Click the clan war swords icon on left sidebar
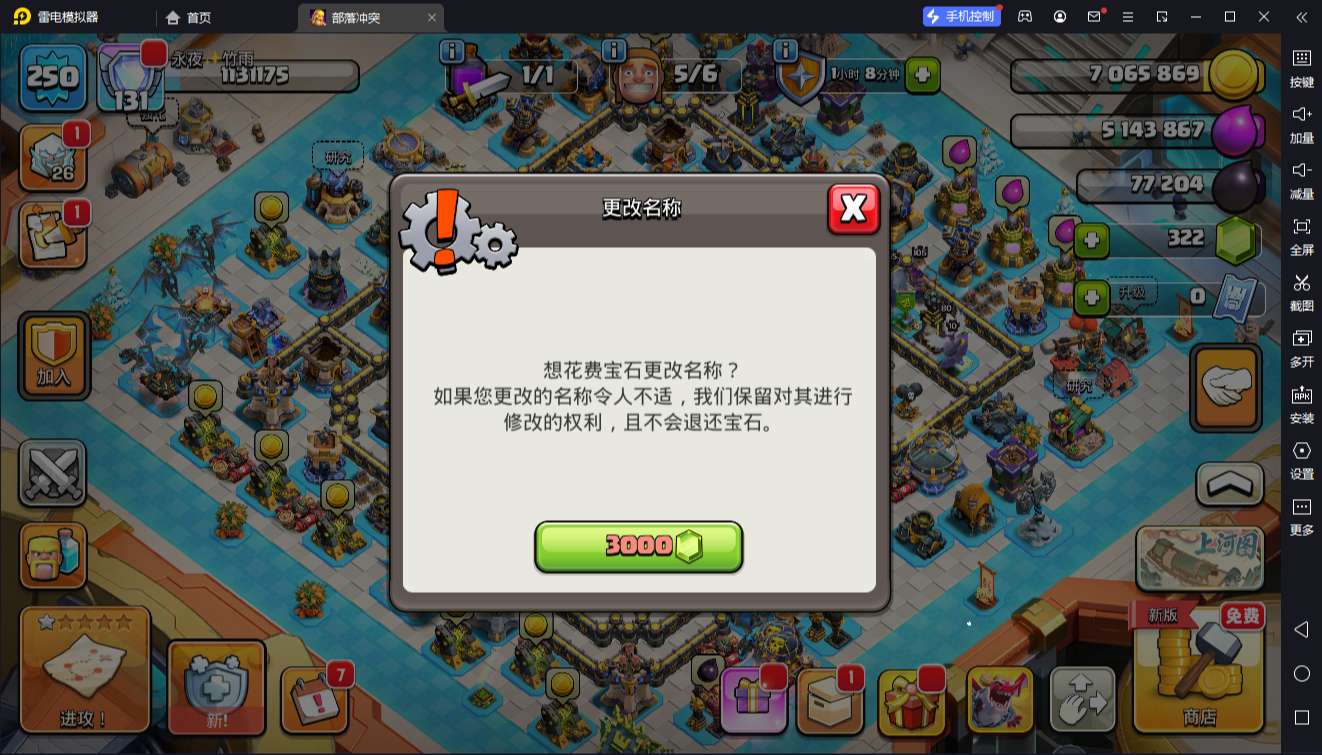 tap(54, 472)
